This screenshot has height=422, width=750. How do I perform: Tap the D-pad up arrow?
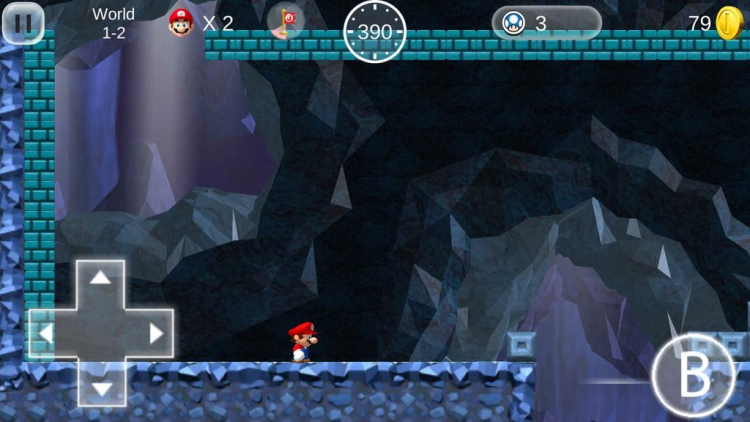101,280
